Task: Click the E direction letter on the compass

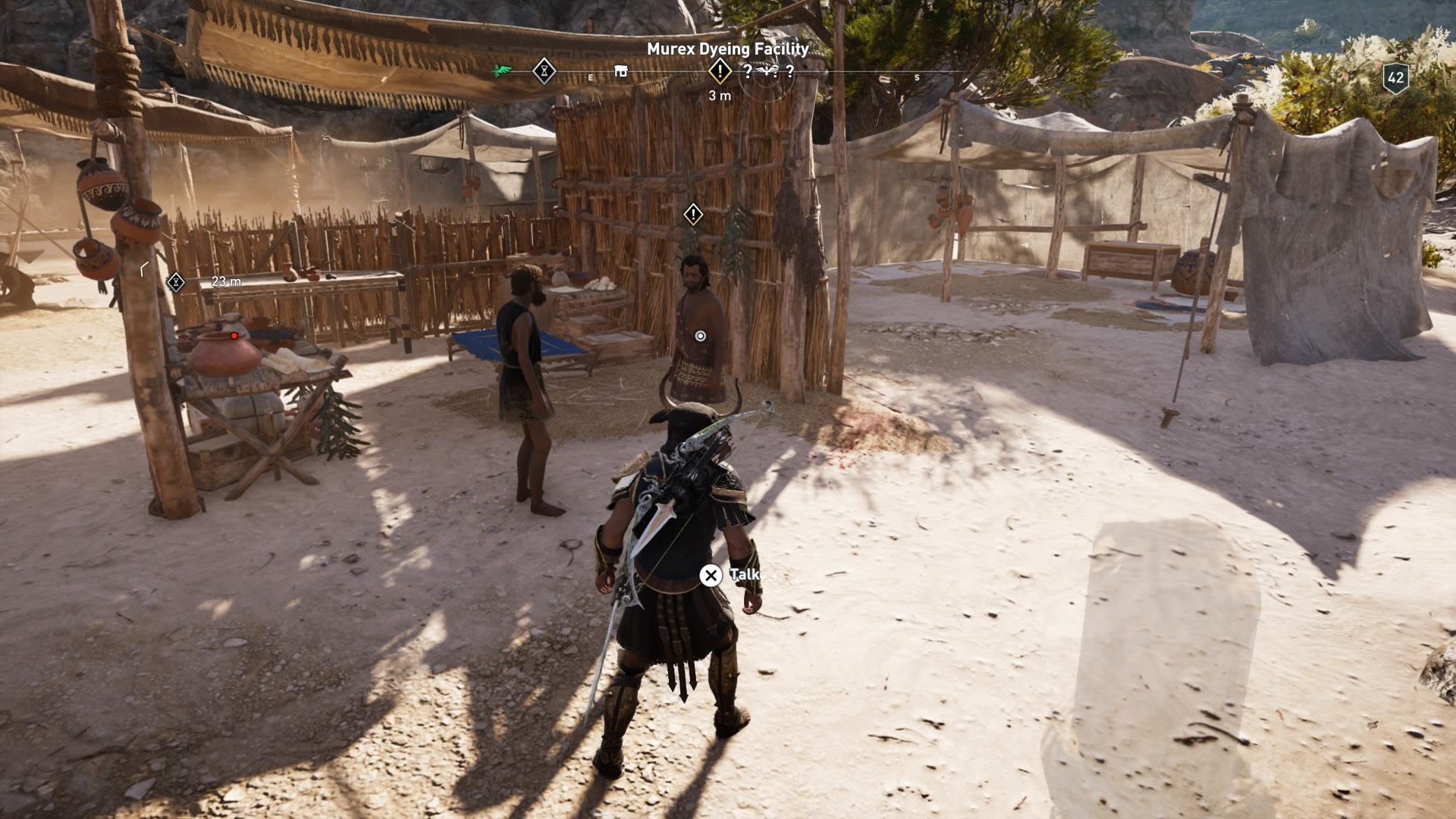Action: 590,77
